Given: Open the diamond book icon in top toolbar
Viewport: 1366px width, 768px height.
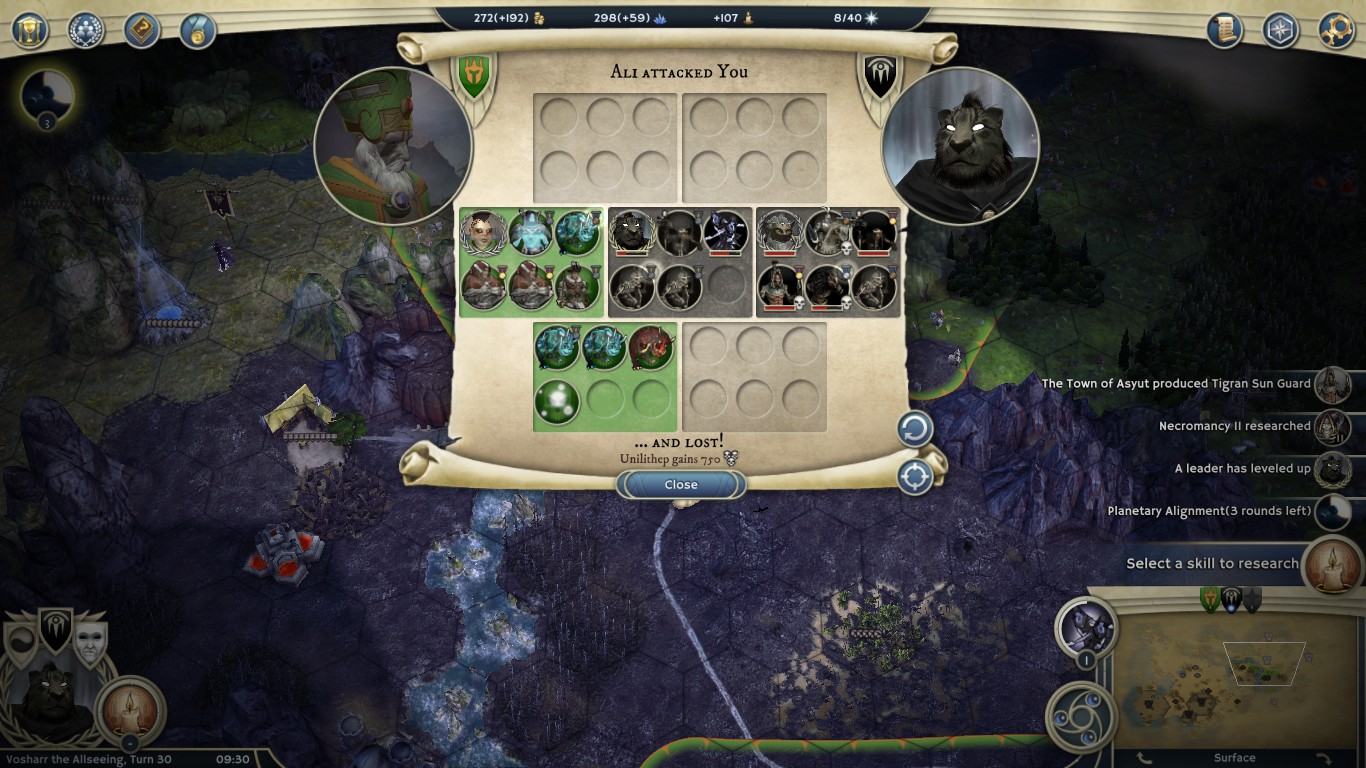Looking at the screenshot, I should tap(142, 30).
